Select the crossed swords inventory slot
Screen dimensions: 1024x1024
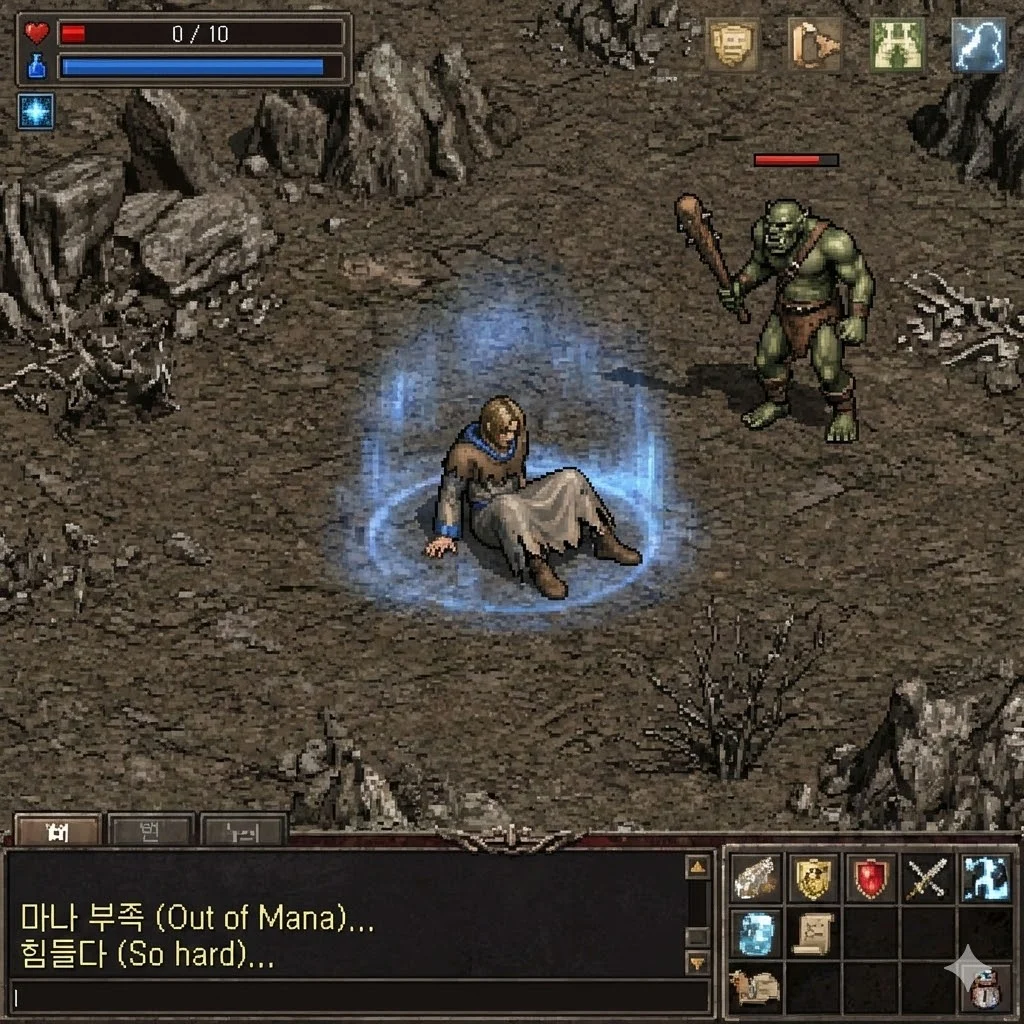[x=928, y=878]
